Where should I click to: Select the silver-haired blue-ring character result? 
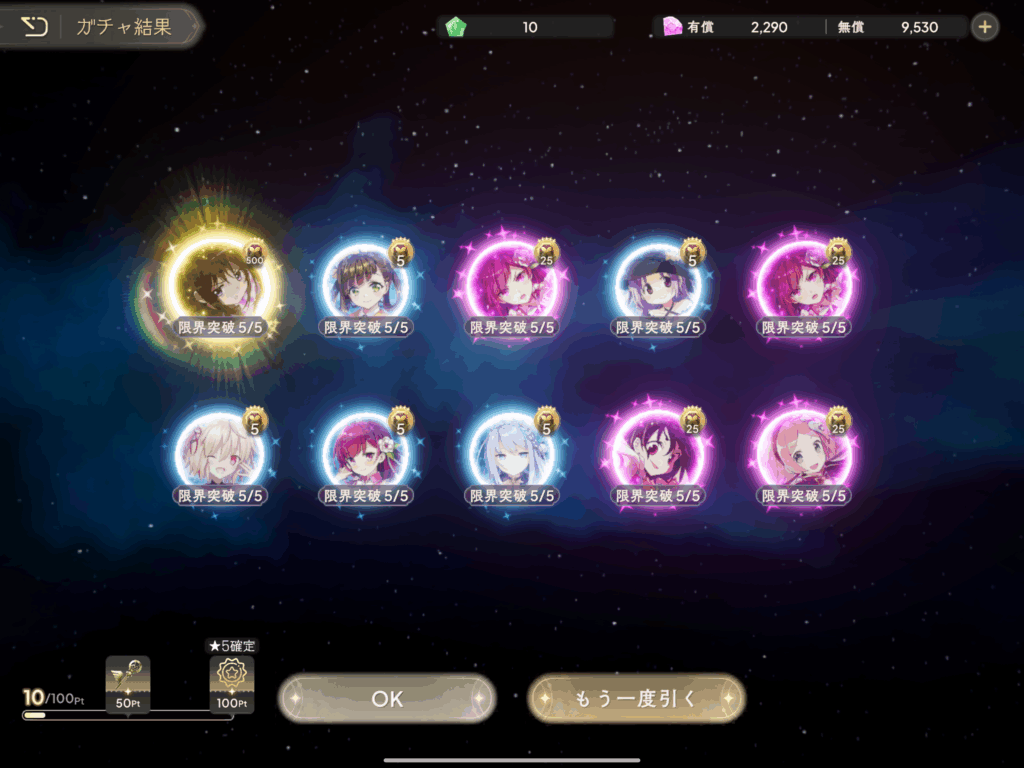511,455
